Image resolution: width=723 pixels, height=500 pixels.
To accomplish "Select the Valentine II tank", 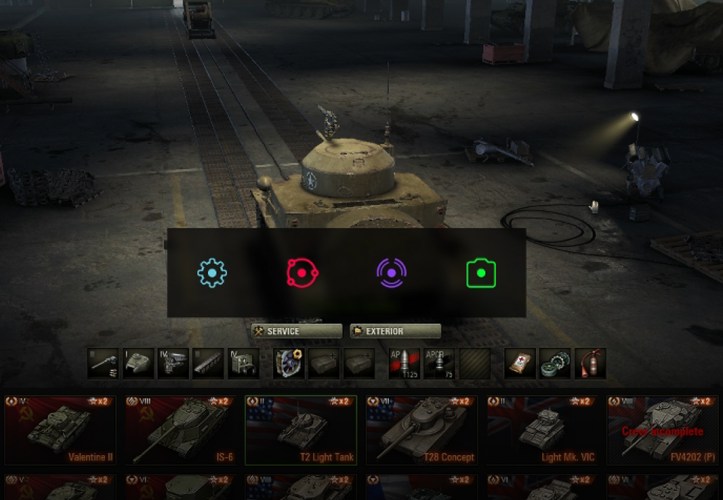I will coord(60,430).
